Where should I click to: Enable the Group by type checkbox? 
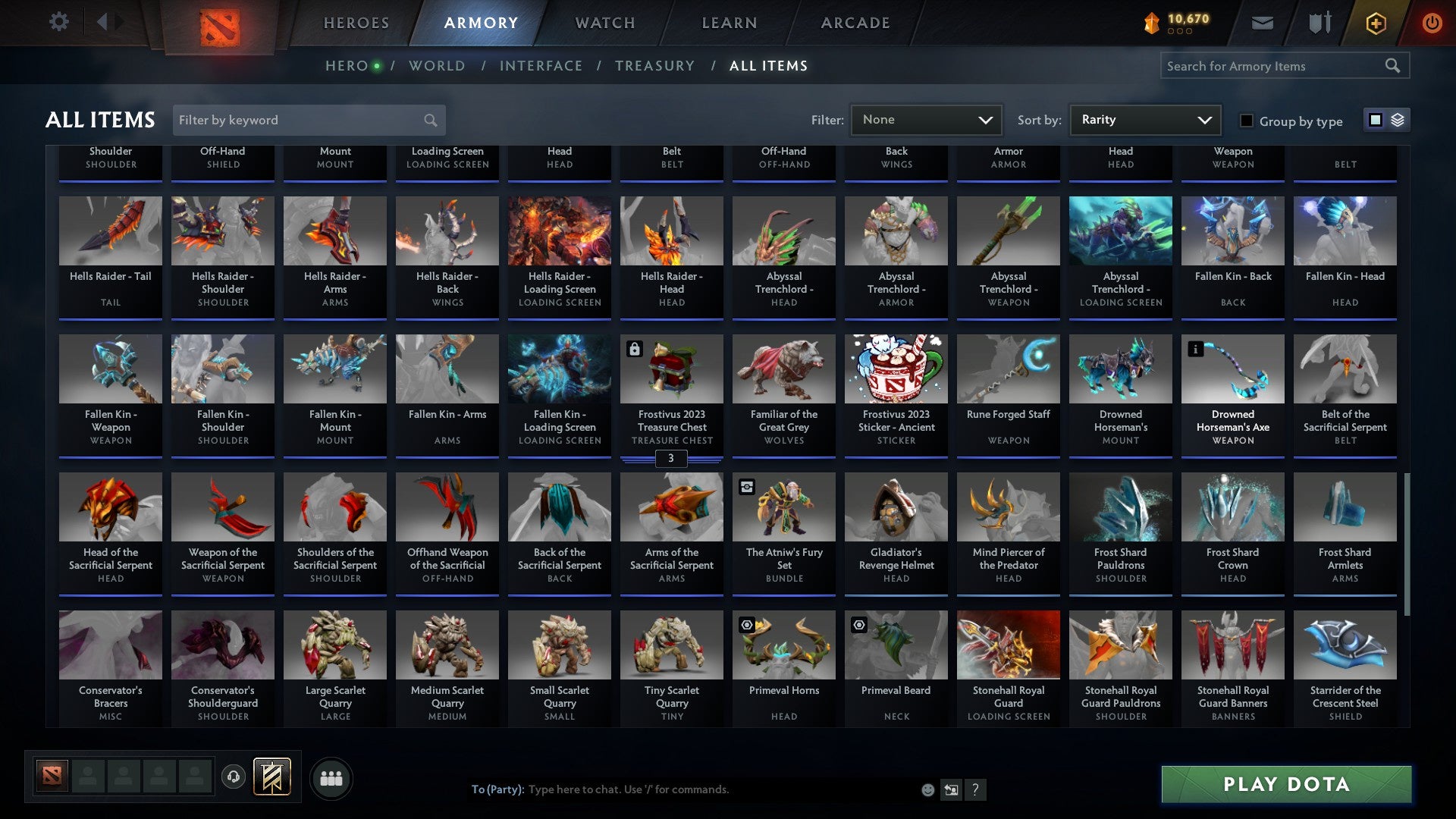(1245, 121)
